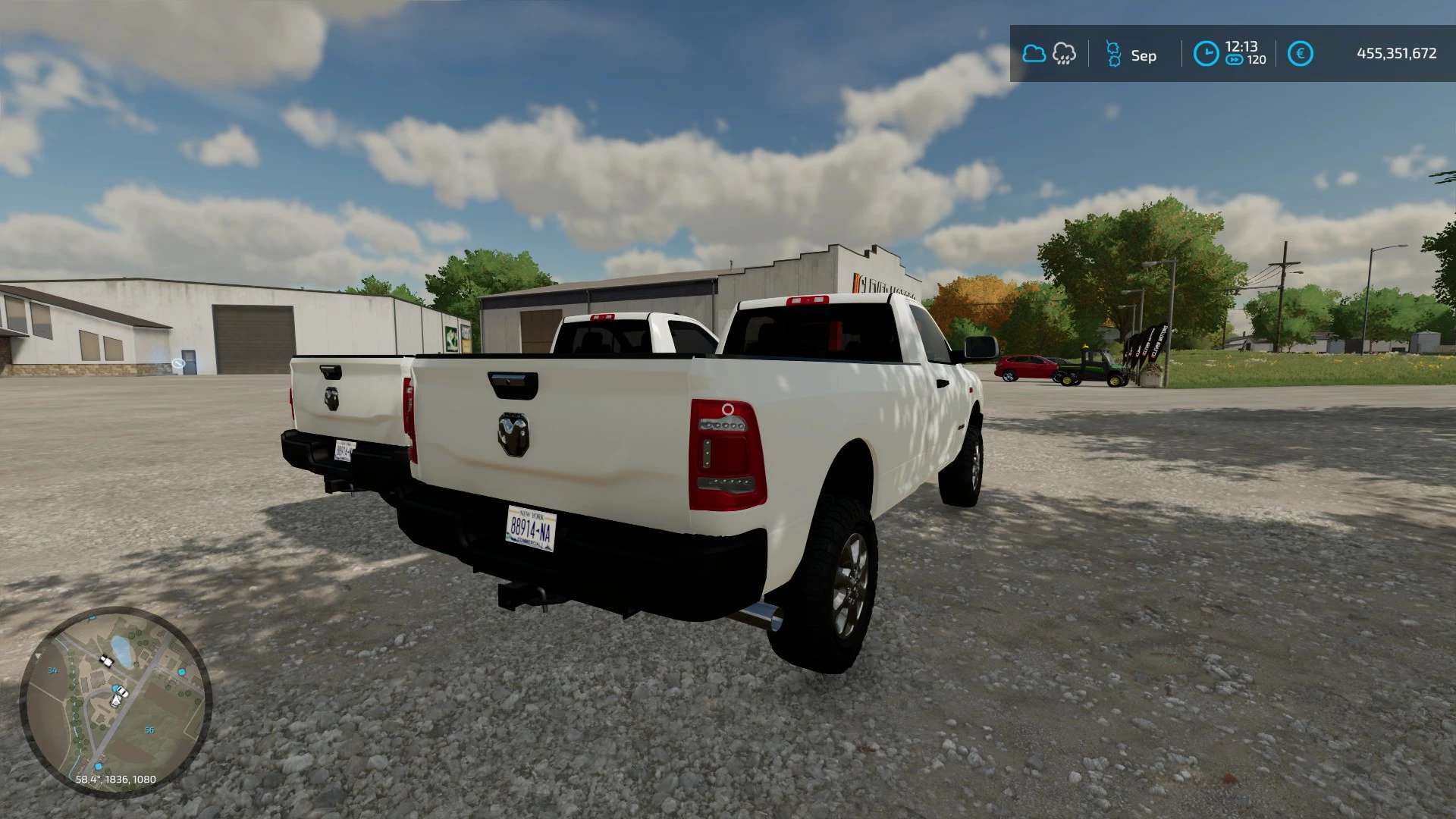Open the euro money balance icon
This screenshot has height=819, width=1456.
[1300, 54]
